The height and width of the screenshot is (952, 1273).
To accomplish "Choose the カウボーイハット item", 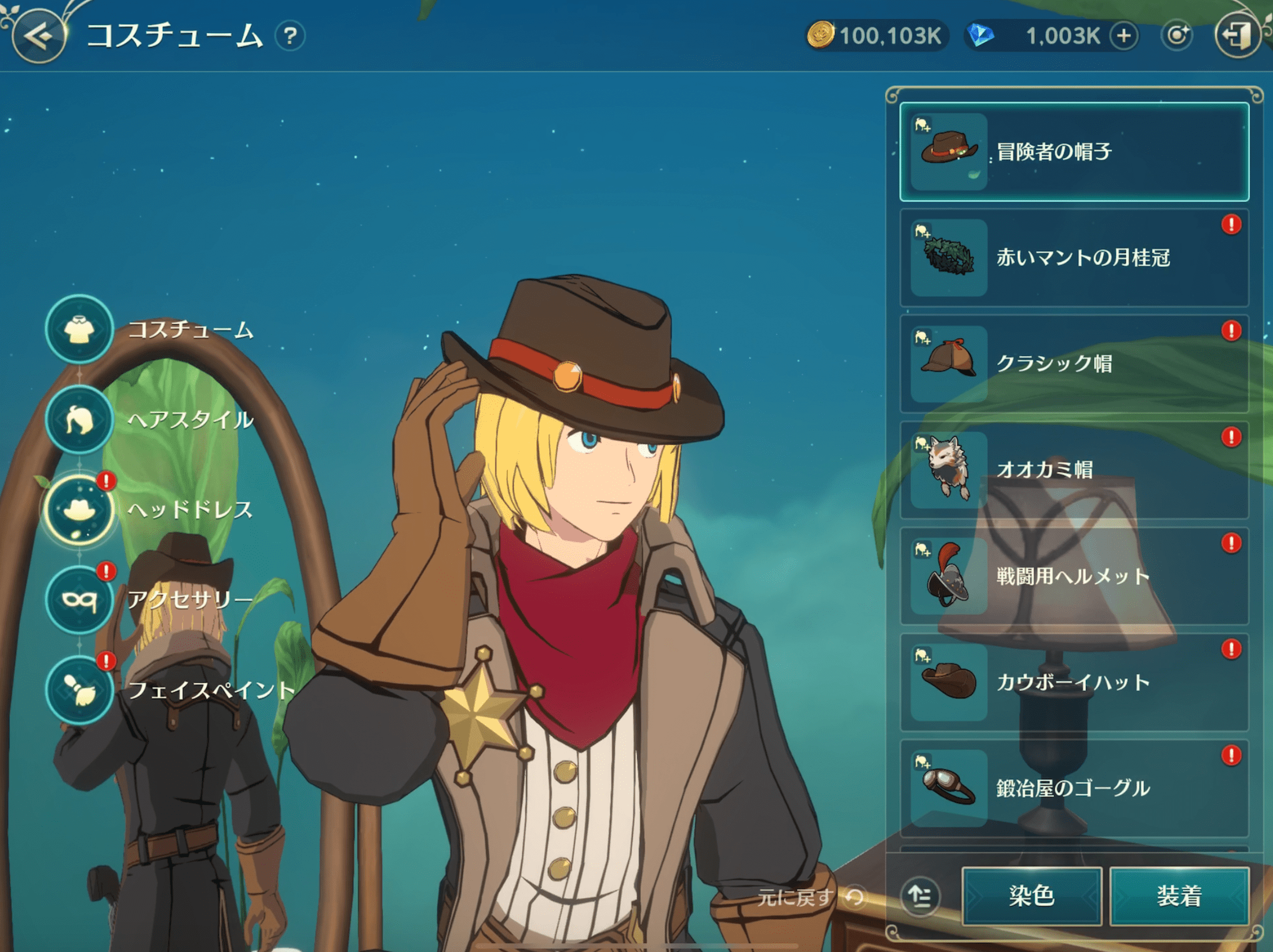I will point(1074,682).
